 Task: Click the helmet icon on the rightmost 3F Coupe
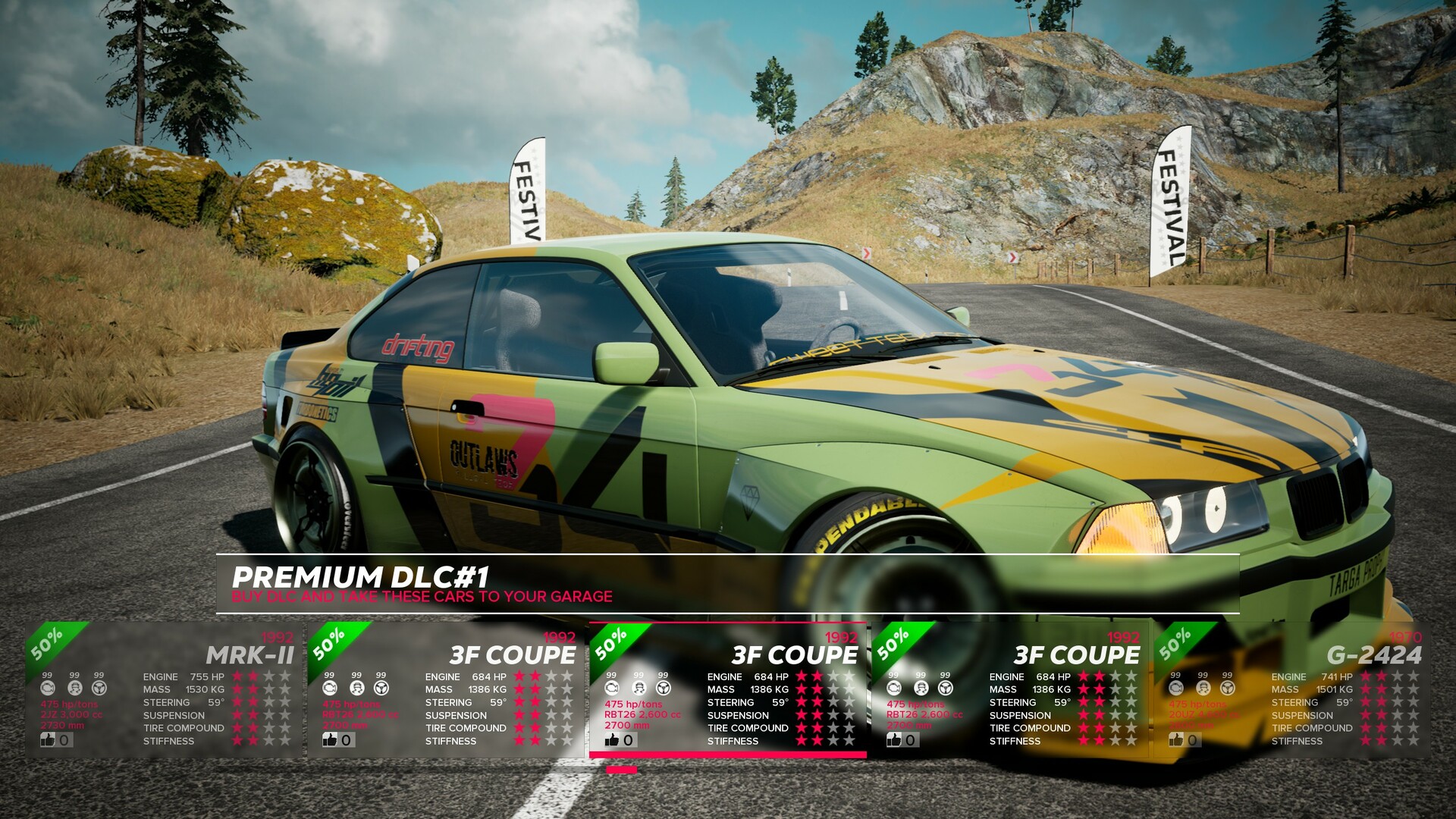point(920,689)
